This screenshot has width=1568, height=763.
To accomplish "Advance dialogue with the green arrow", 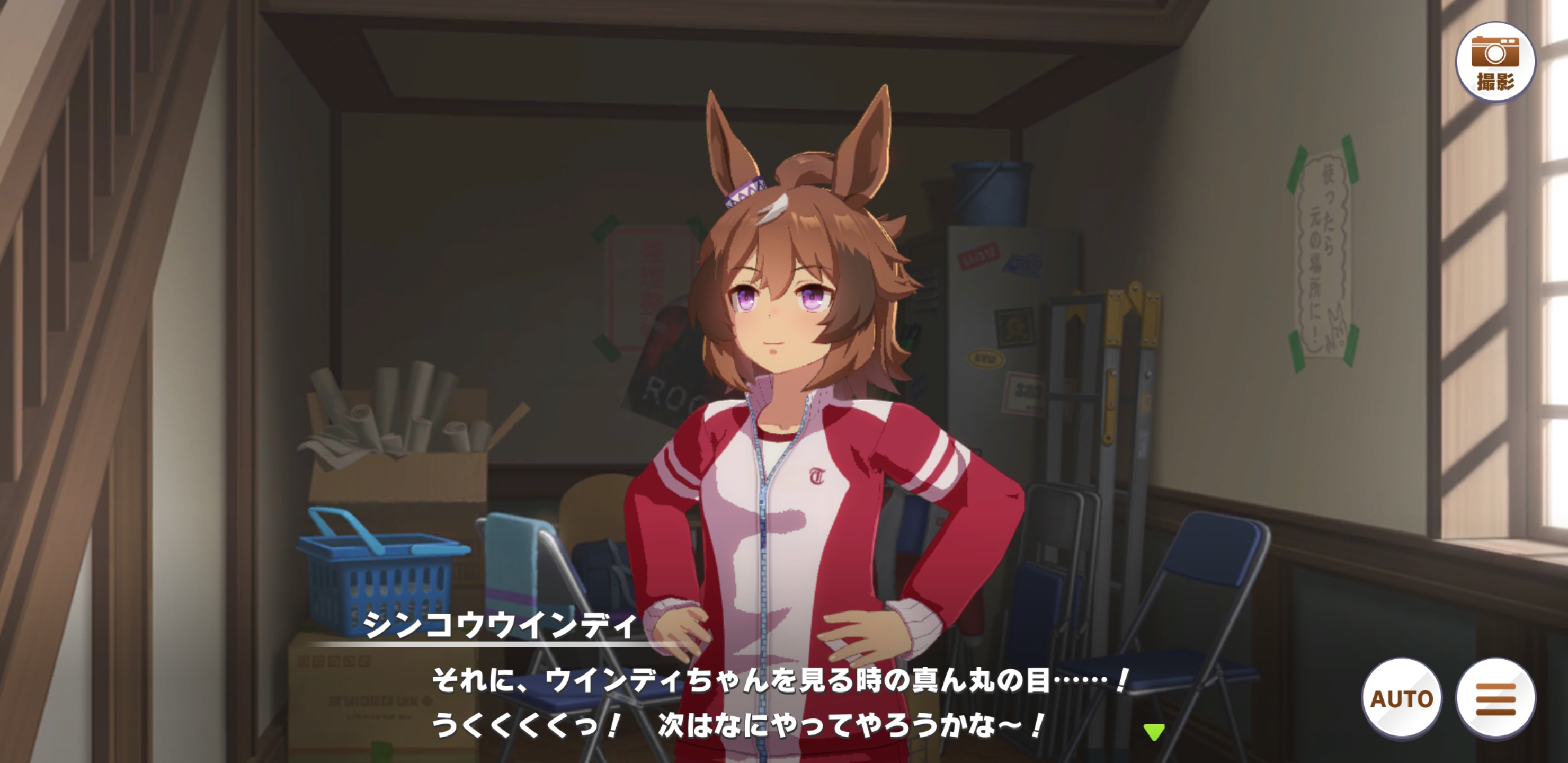I will [1153, 731].
